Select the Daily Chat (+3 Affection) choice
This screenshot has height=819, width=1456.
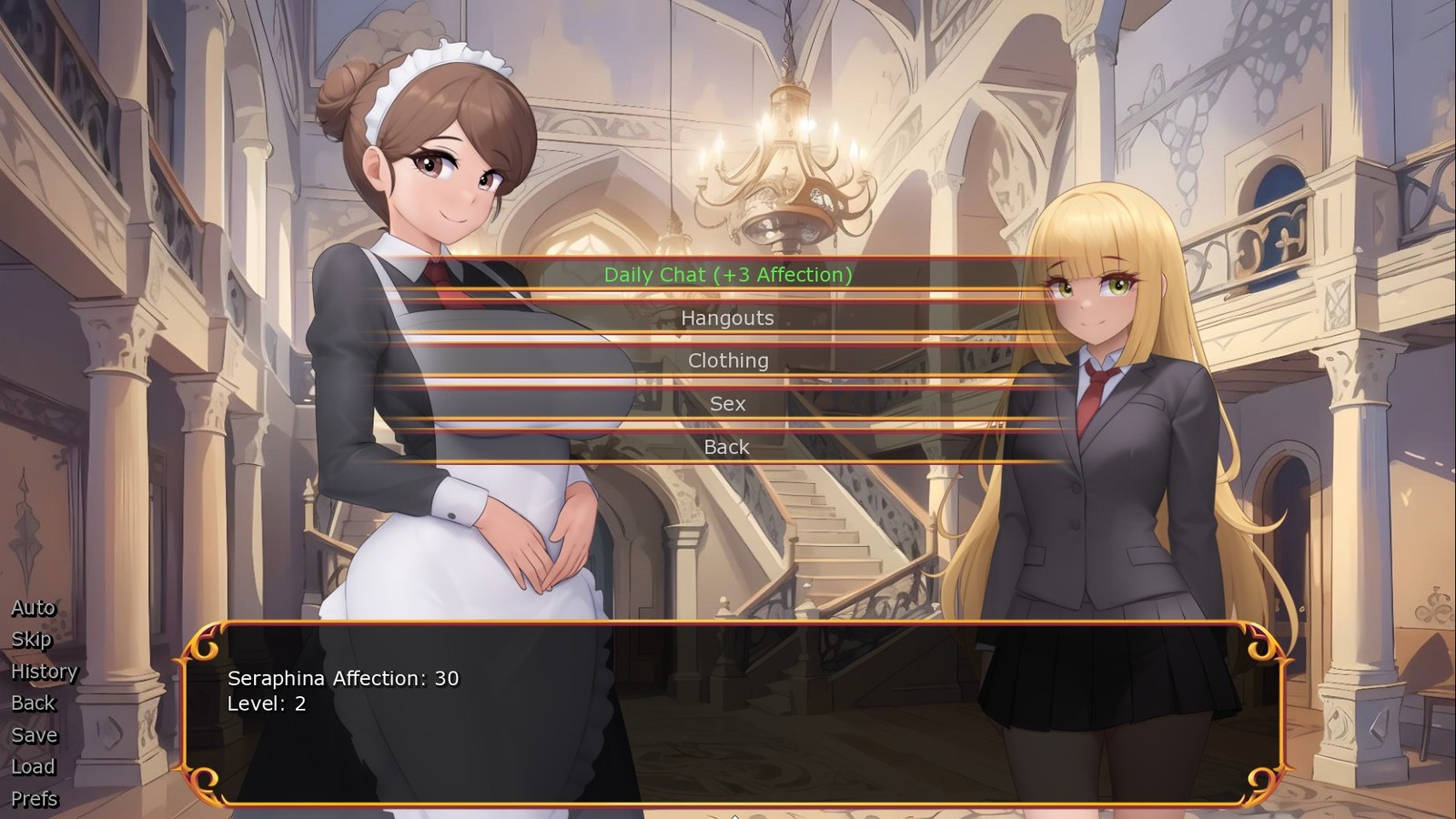pos(728,275)
